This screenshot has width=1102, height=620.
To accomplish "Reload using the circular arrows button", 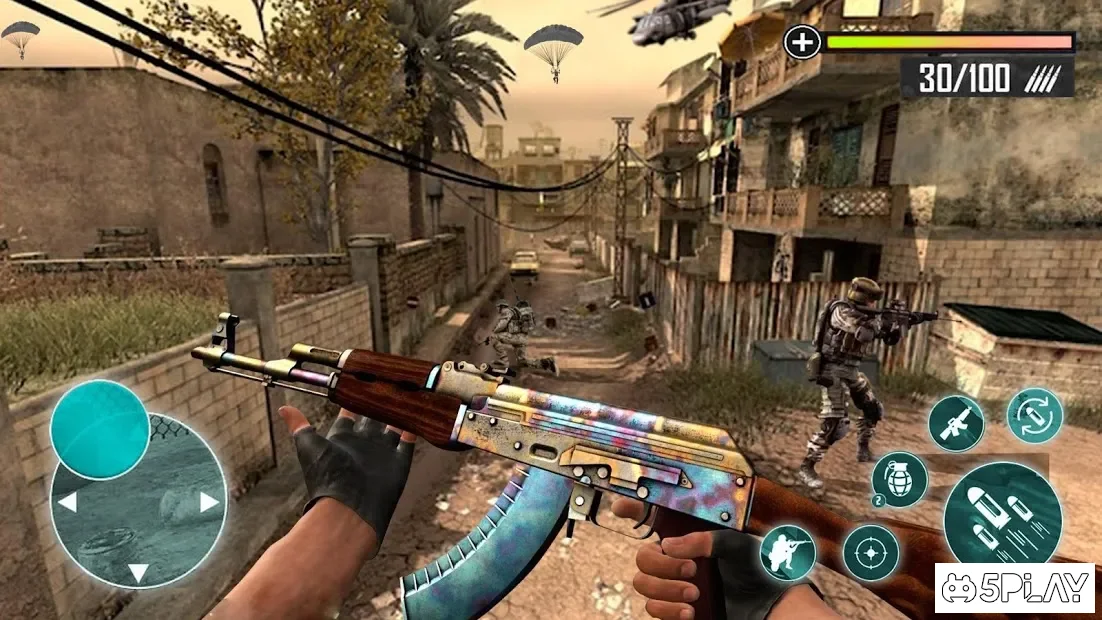I will point(1034,416).
